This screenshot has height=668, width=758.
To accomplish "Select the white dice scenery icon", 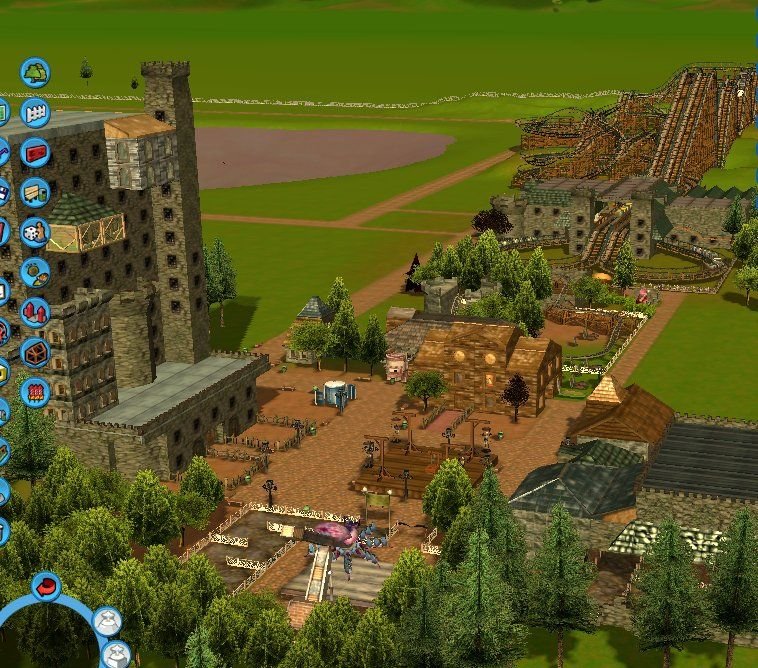I will point(35,232).
